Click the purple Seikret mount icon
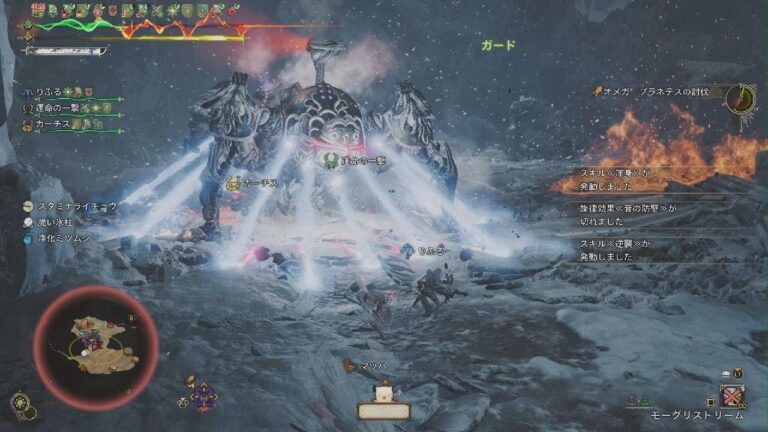Image resolution: width=768 pixels, height=432 pixels. click(x=204, y=396)
